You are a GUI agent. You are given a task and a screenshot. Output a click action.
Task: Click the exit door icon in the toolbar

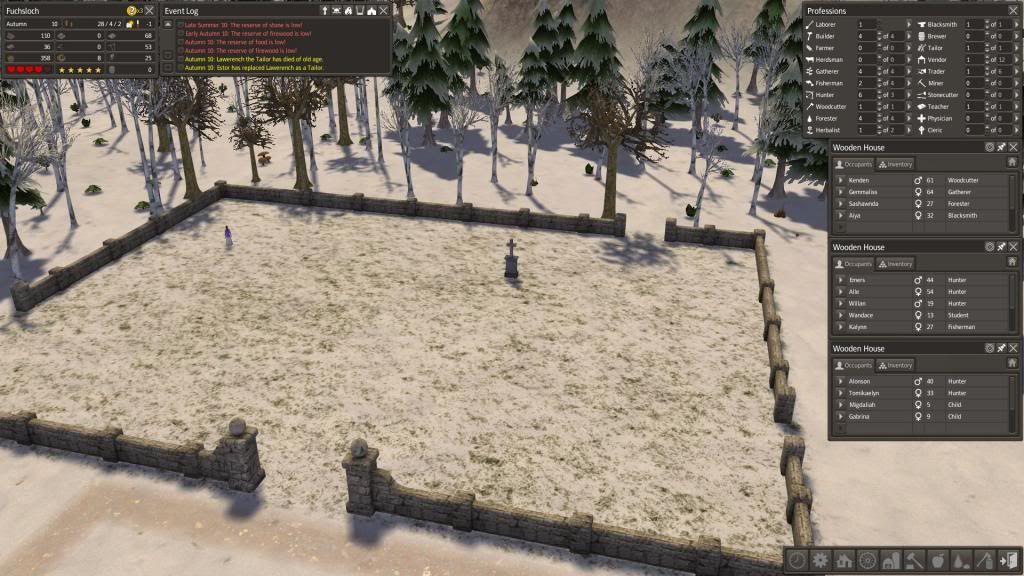point(1007,561)
